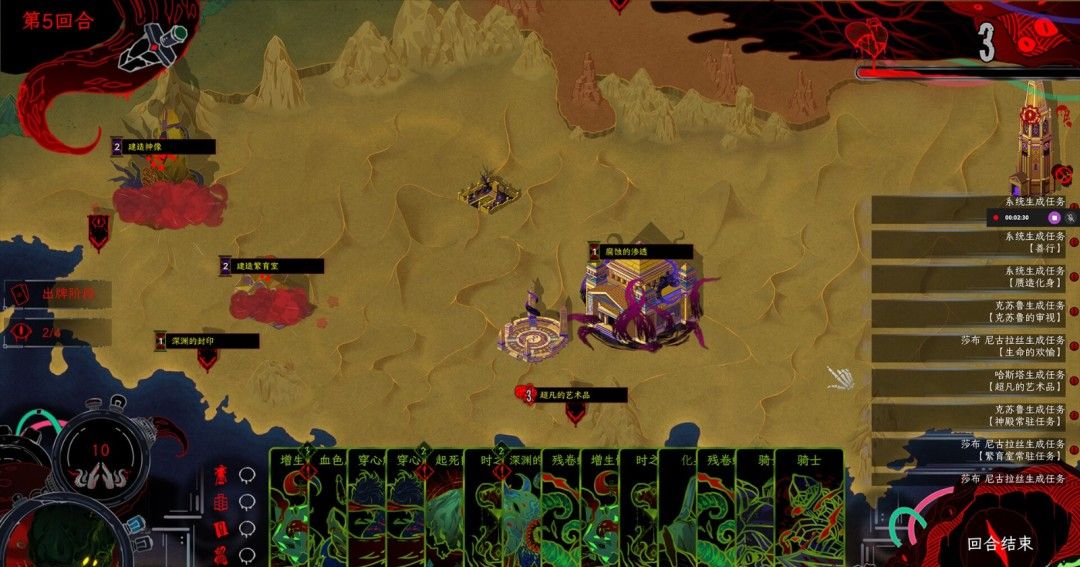
Task: Click the 出牌阶段 phase indicator
Action: click(x=62, y=294)
